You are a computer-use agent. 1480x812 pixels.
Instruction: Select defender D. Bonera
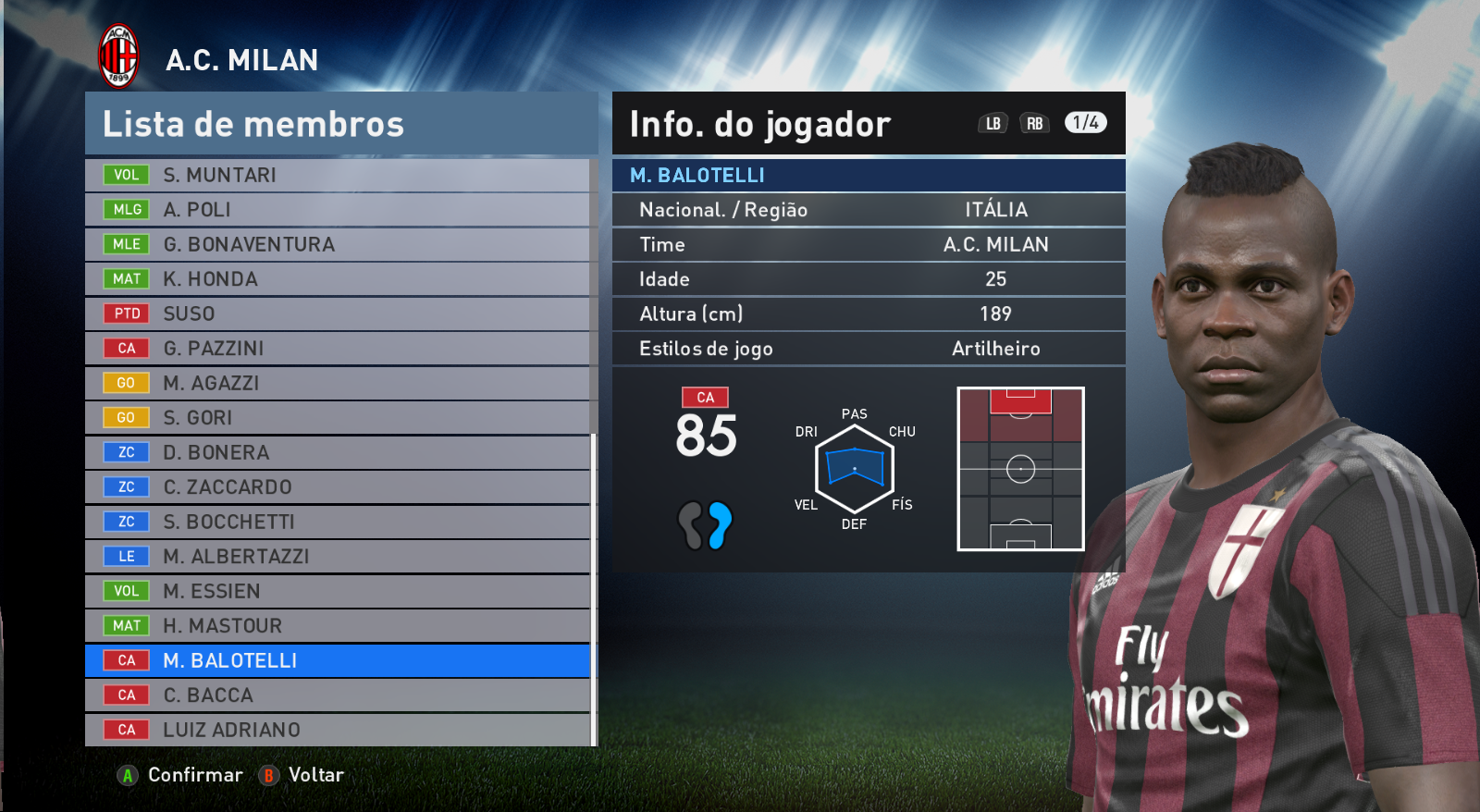point(338,452)
